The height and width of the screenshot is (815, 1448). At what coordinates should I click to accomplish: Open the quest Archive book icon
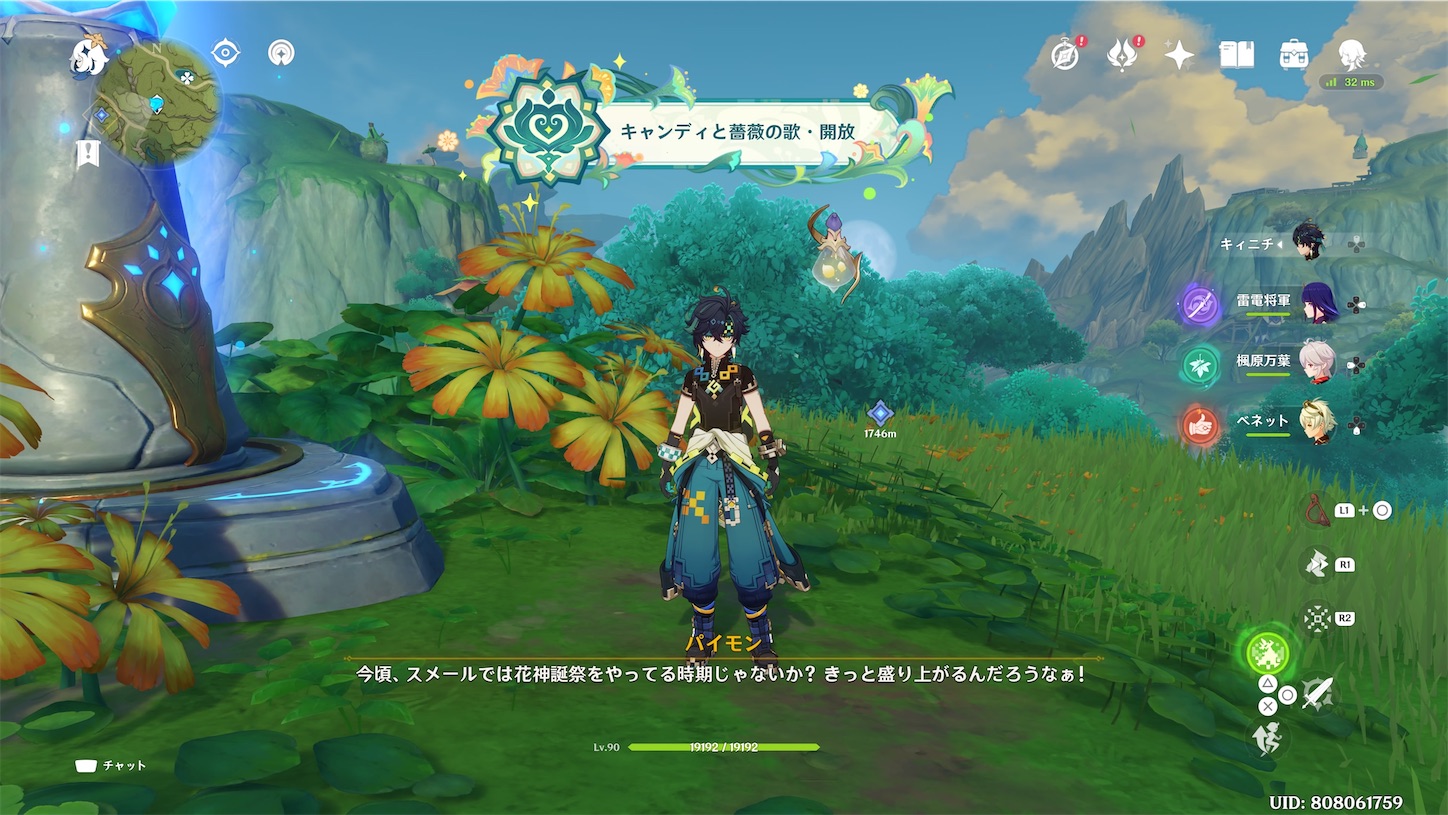click(x=1236, y=55)
